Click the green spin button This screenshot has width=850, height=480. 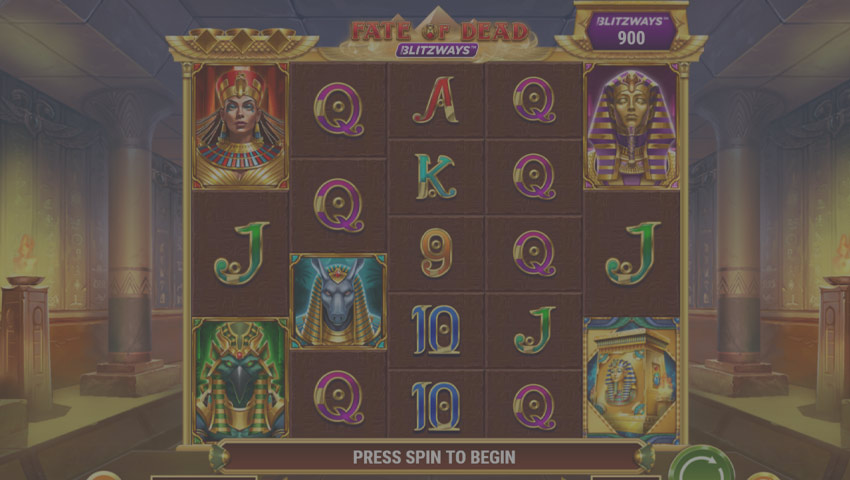point(701,466)
